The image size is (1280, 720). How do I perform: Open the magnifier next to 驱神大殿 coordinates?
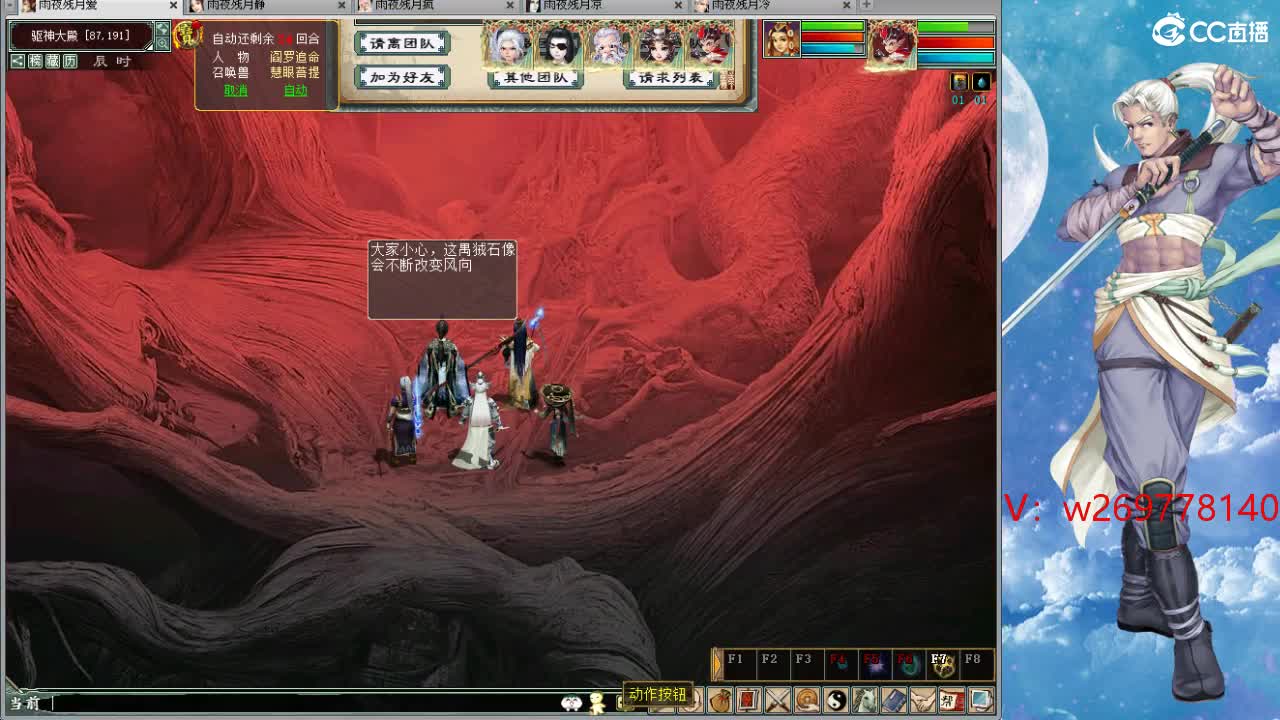pyautogui.click(x=163, y=44)
